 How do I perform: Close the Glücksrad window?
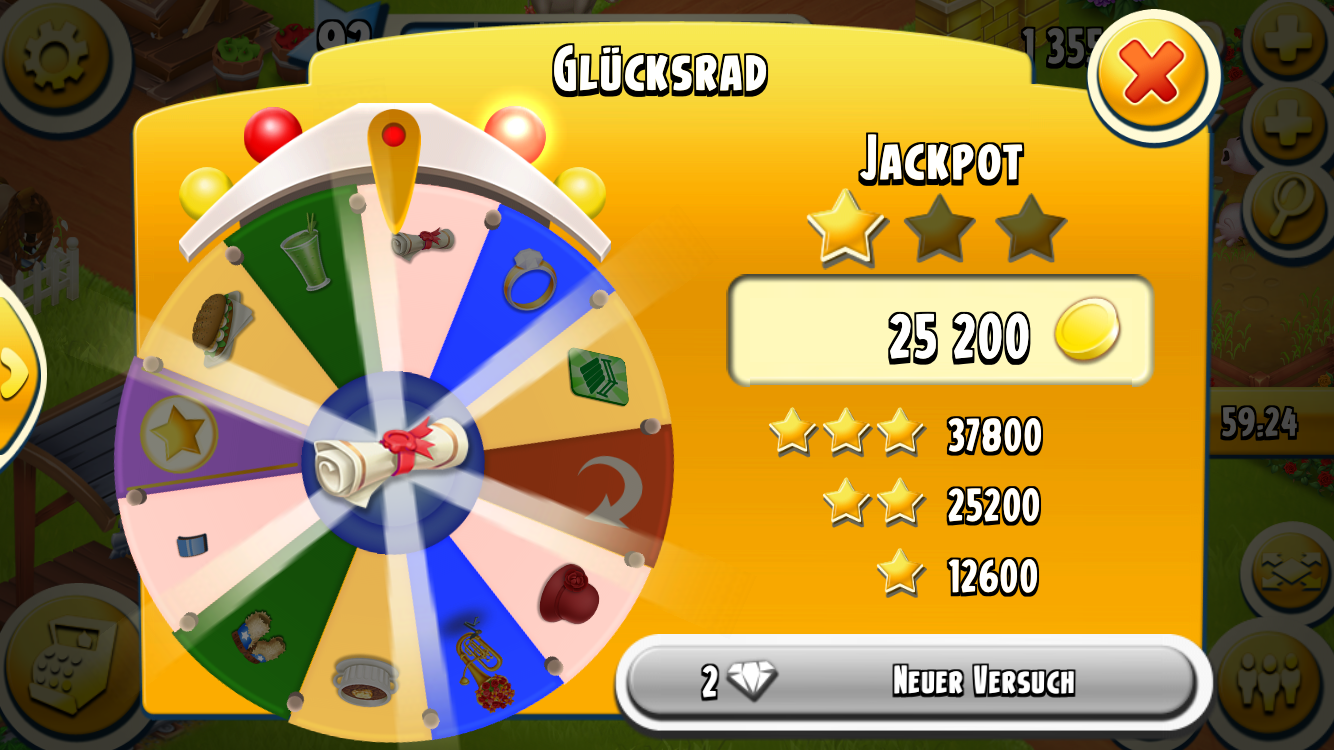pos(1152,75)
